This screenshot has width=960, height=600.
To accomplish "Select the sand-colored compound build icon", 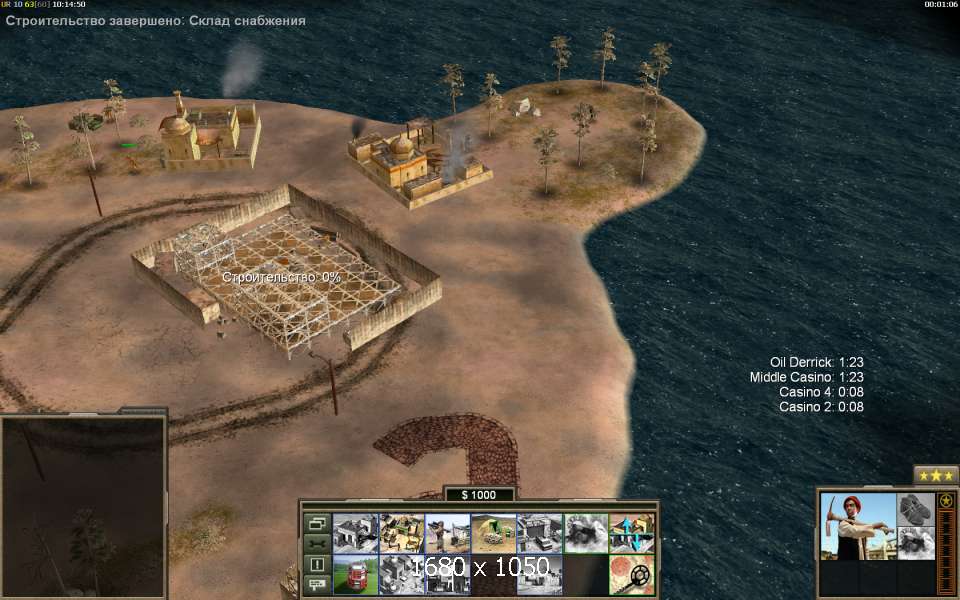I will pos(401,534).
